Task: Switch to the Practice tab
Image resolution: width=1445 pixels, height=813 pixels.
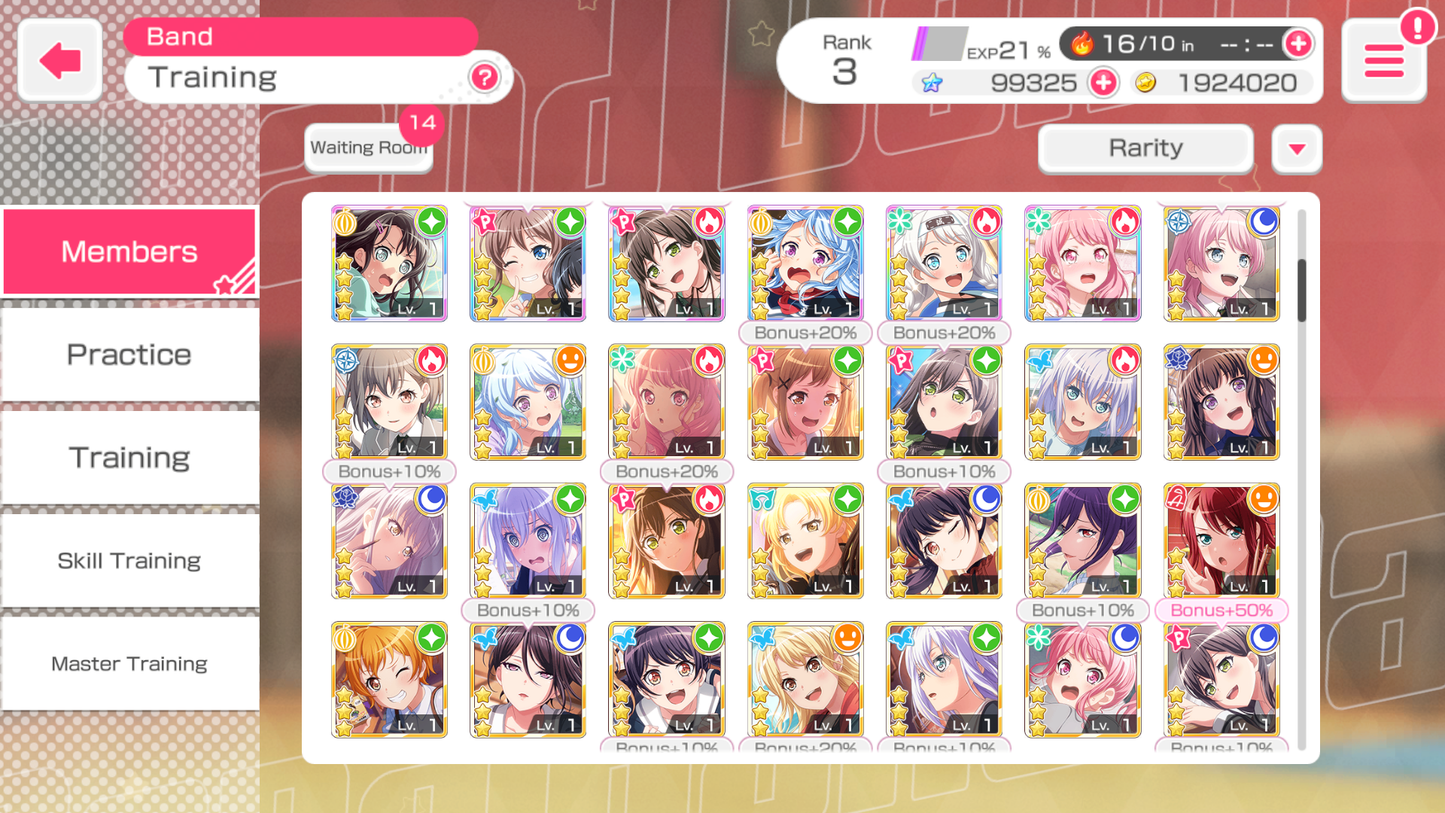Action: point(129,354)
